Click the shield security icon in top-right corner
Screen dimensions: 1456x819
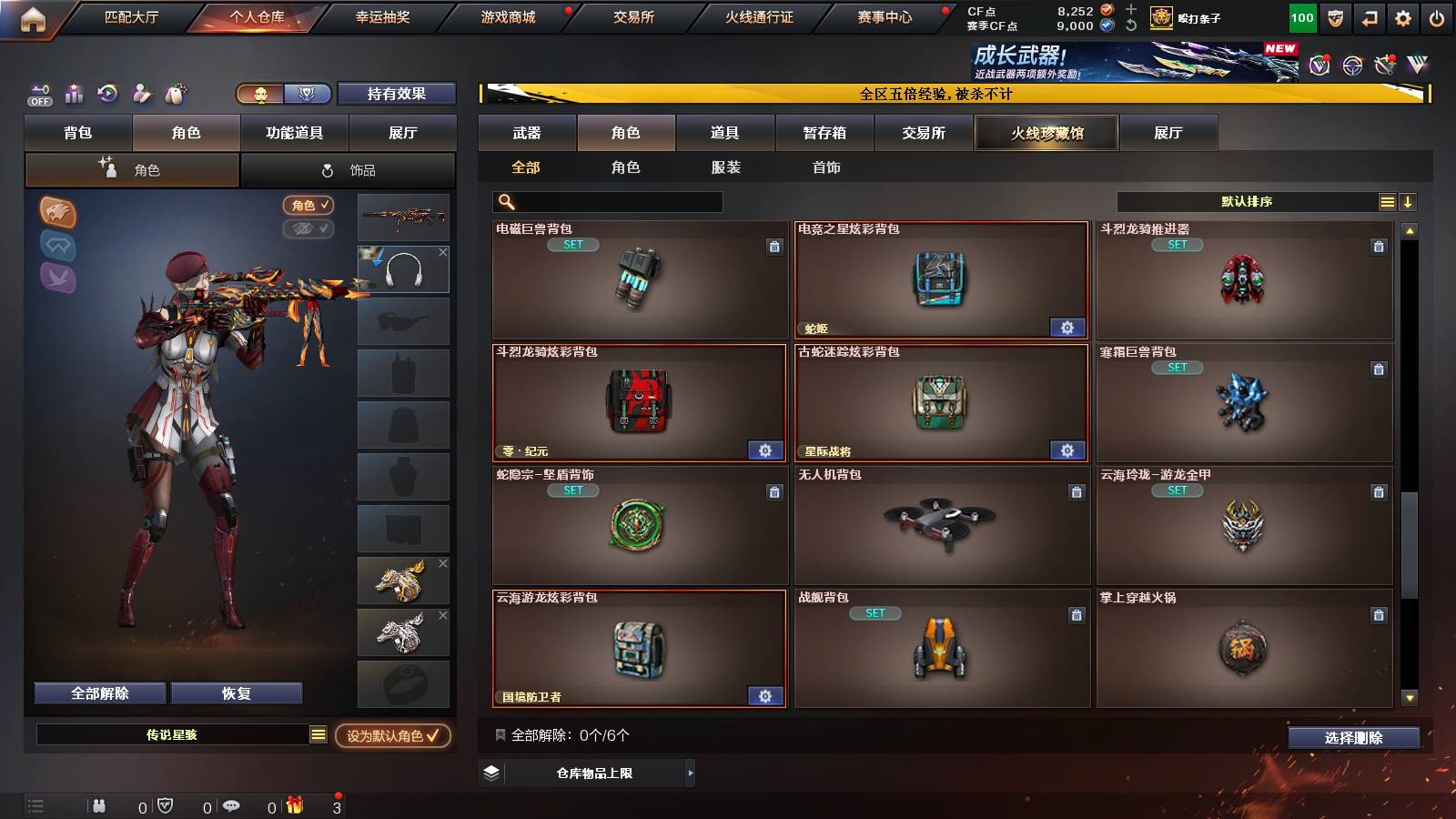pyautogui.click(x=1335, y=17)
